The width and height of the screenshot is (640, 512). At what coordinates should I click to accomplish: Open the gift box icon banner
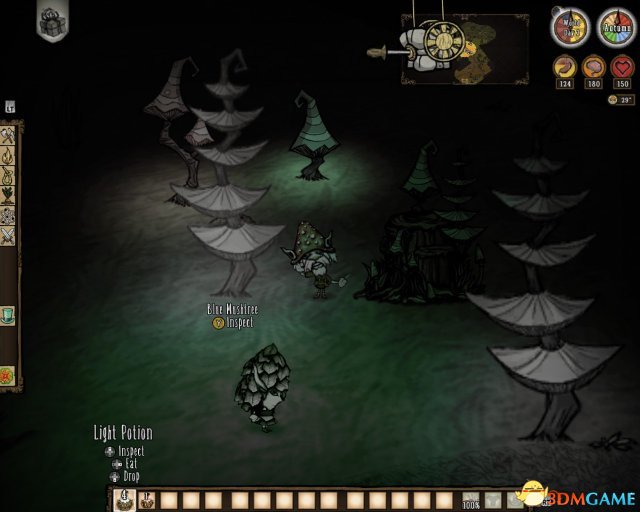50,22
